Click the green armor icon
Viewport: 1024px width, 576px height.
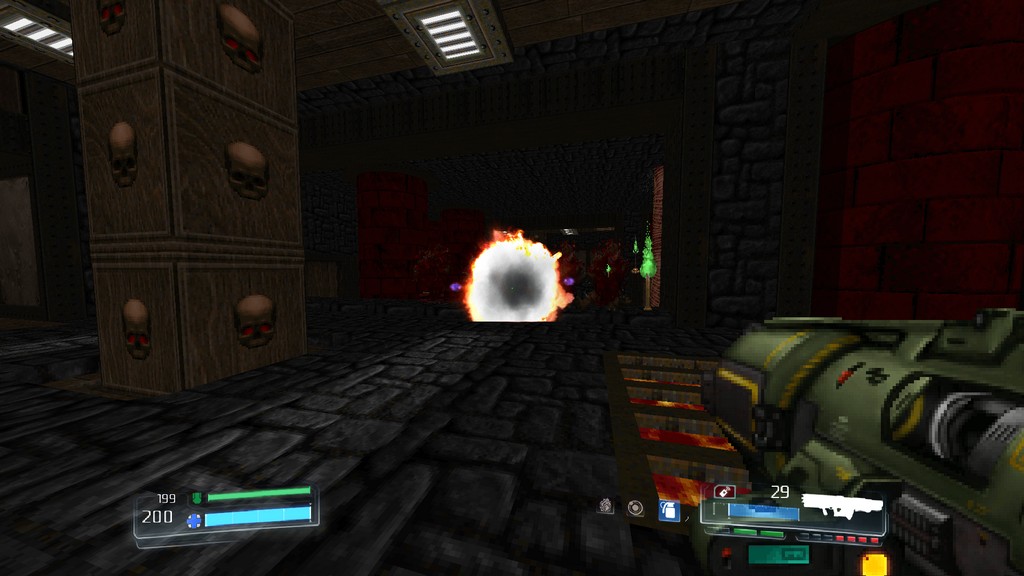[x=196, y=497]
